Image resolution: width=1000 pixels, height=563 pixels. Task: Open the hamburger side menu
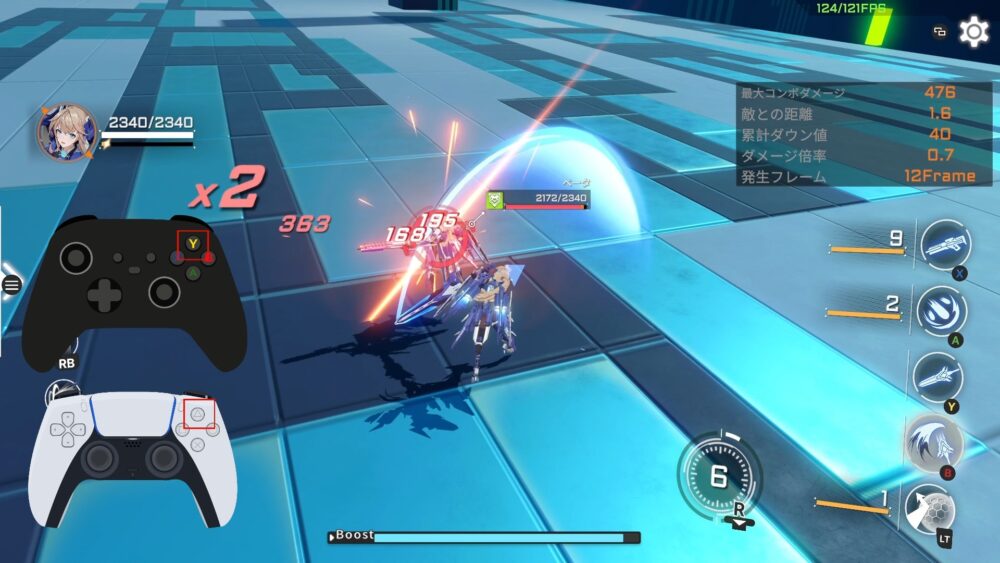point(11,285)
